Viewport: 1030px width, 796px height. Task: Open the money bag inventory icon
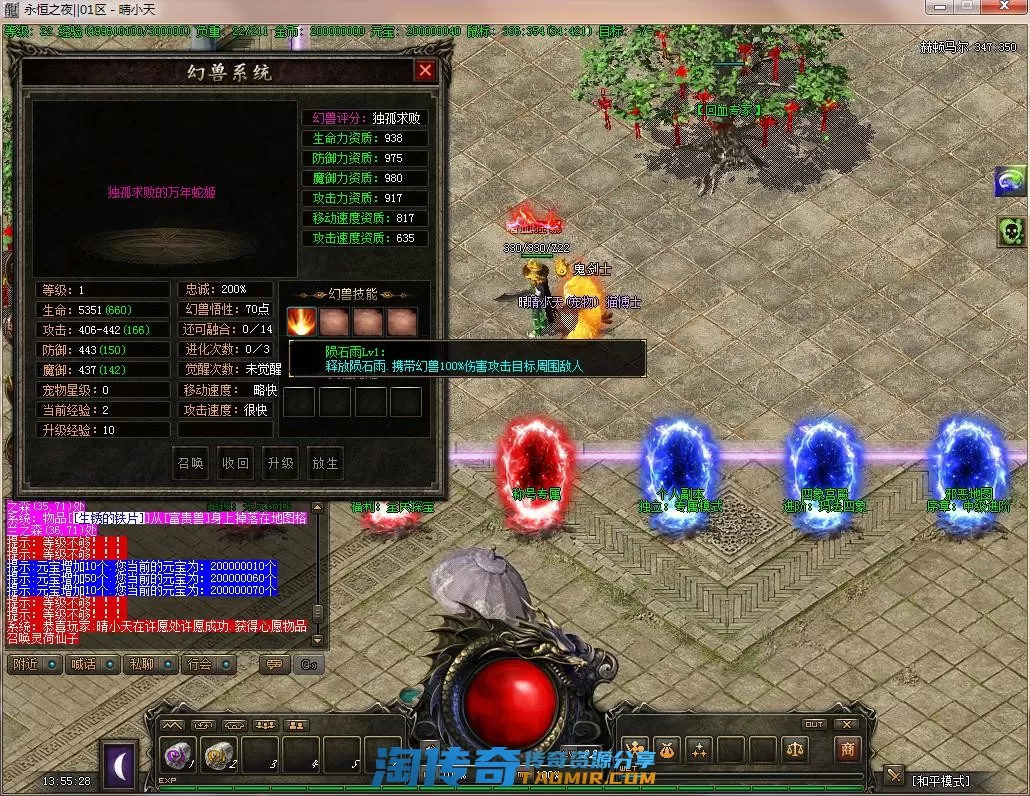pos(667,748)
